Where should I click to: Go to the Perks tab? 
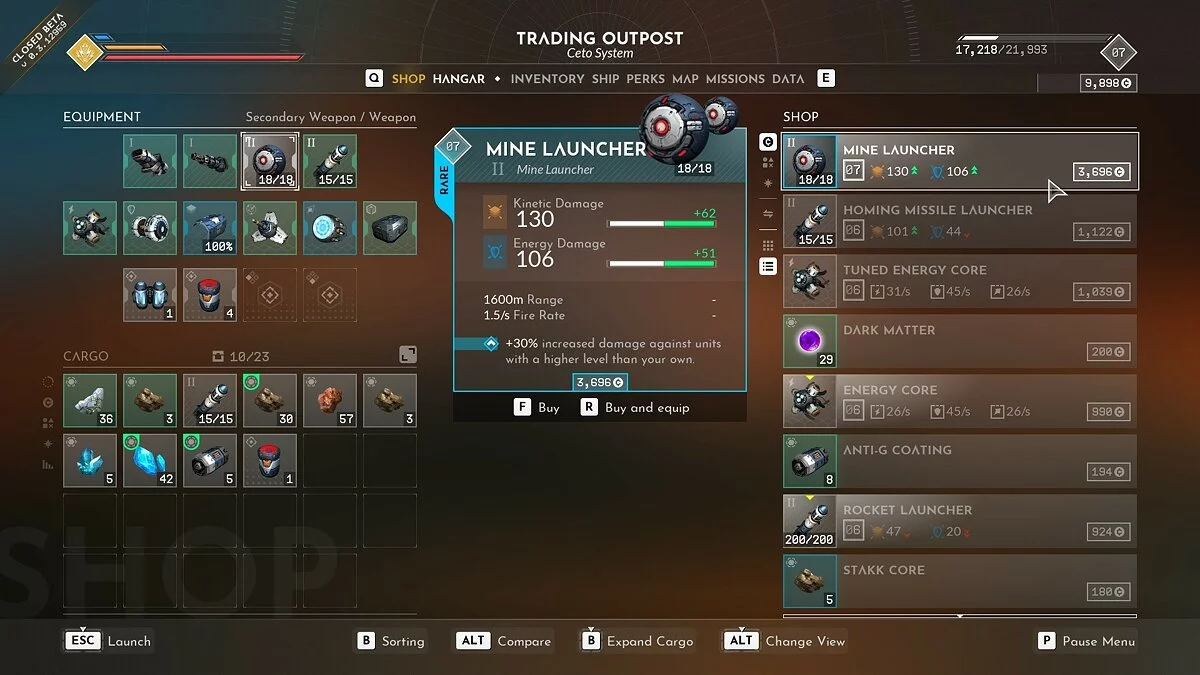(x=645, y=79)
